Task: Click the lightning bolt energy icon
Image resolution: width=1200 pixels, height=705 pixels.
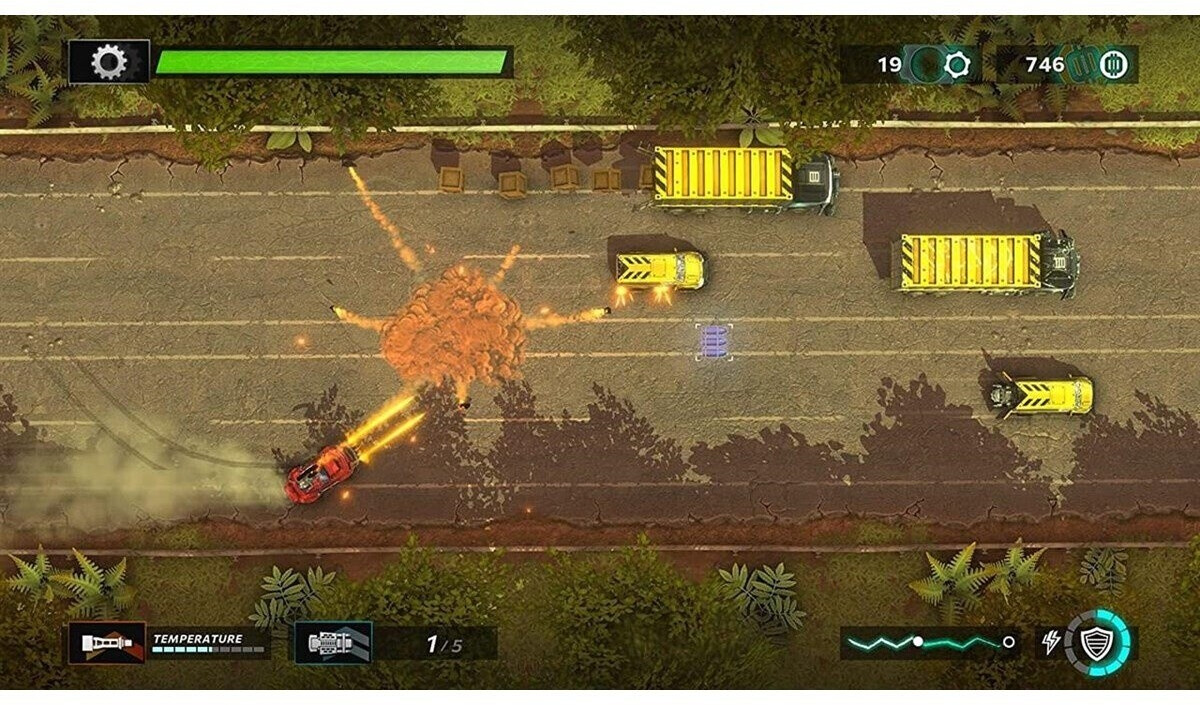Action: pyautogui.click(x=1051, y=642)
